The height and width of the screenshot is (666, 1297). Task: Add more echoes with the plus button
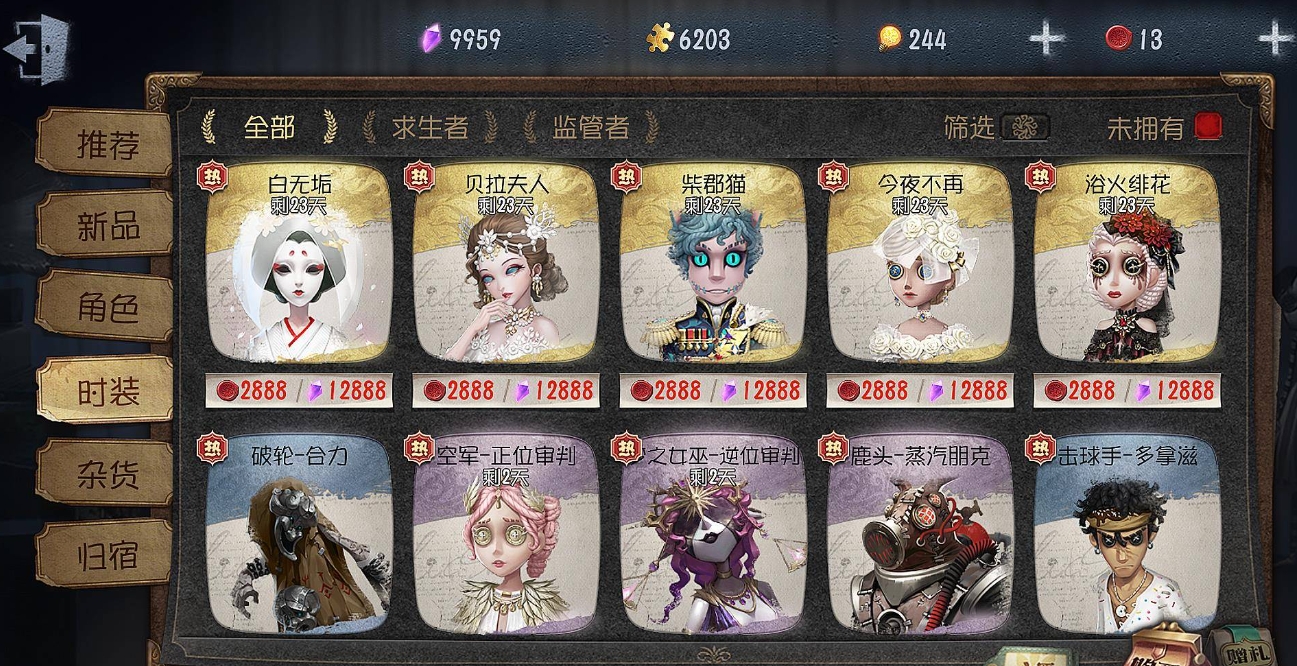click(x=1047, y=39)
